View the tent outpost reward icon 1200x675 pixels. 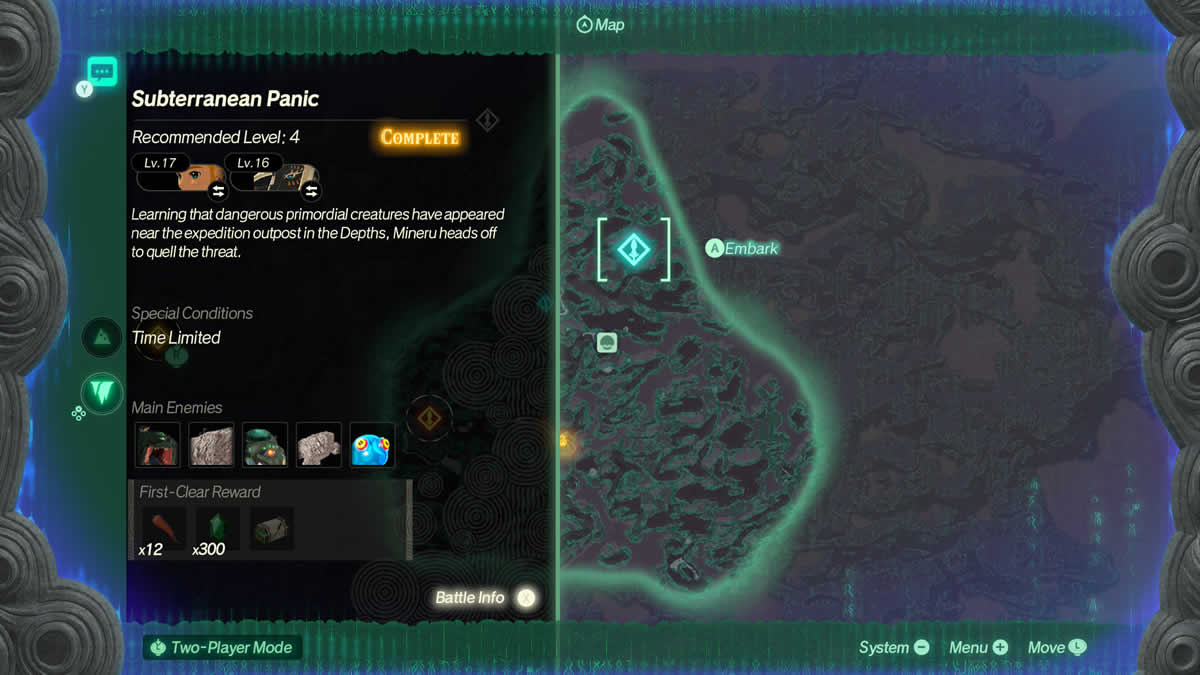pos(271,528)
